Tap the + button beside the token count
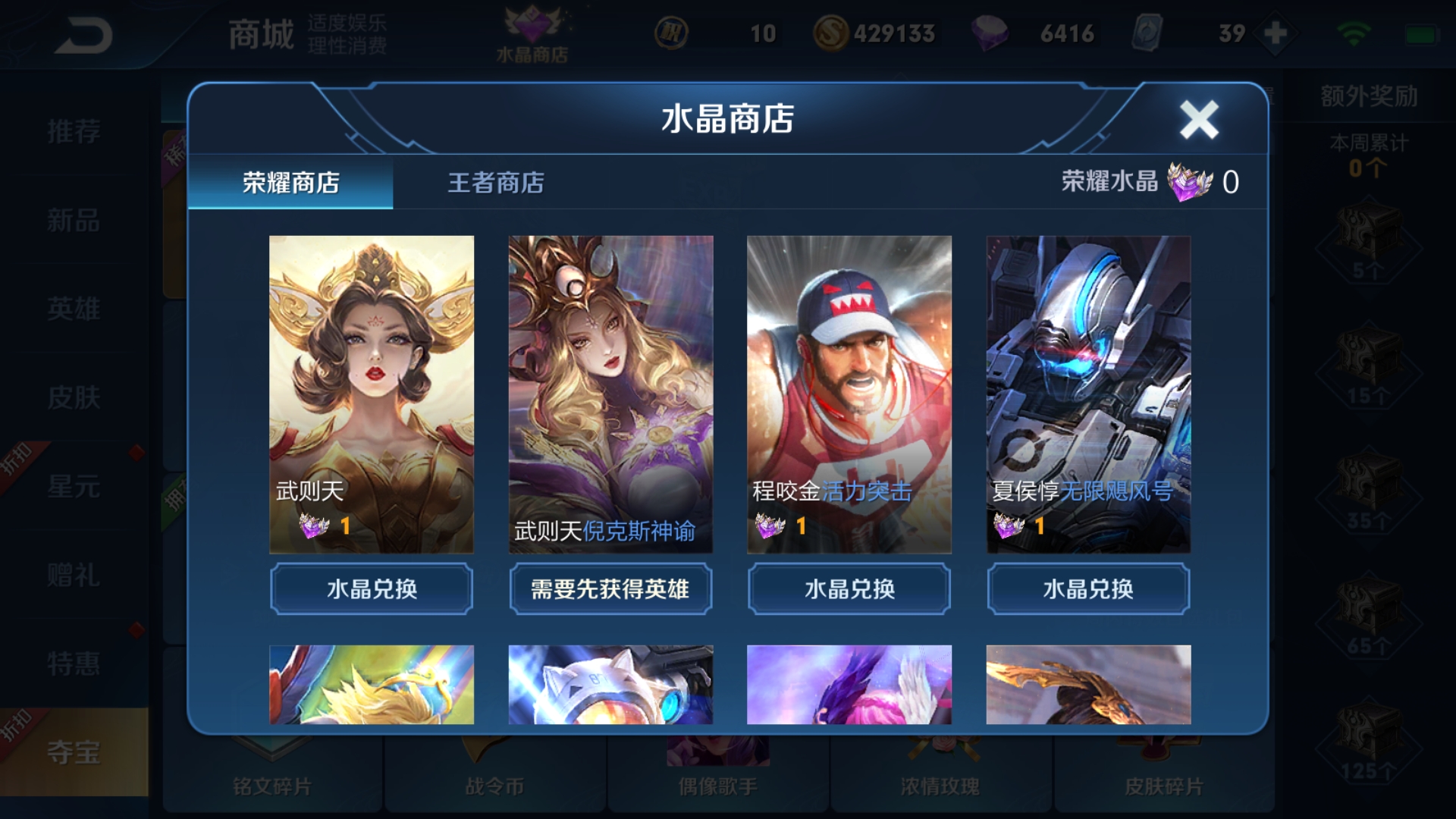Viewport: 1456px width, 819px height. (1273, 33)
